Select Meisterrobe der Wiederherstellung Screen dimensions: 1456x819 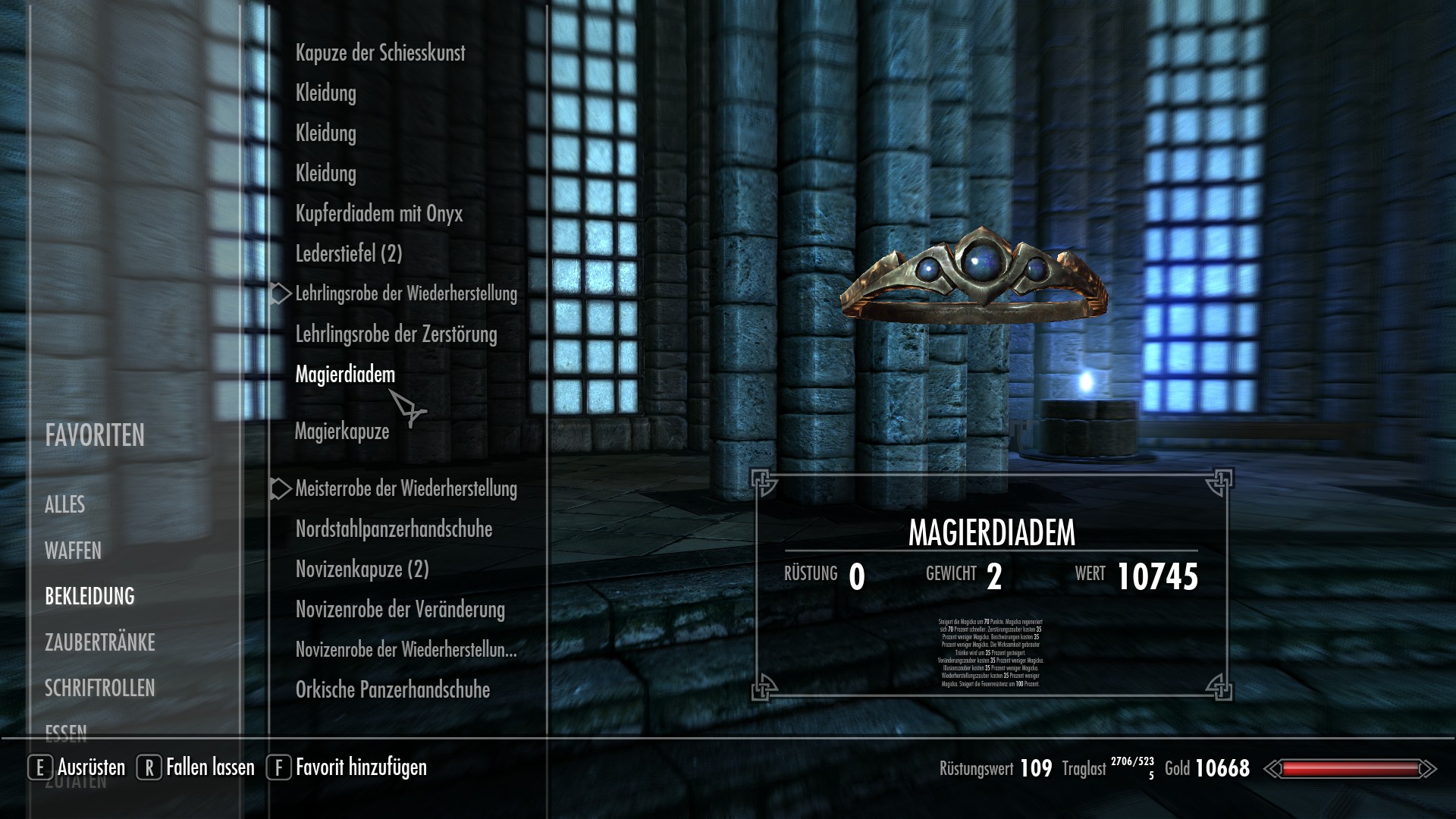pyautogui.click(x=406, y=489)
